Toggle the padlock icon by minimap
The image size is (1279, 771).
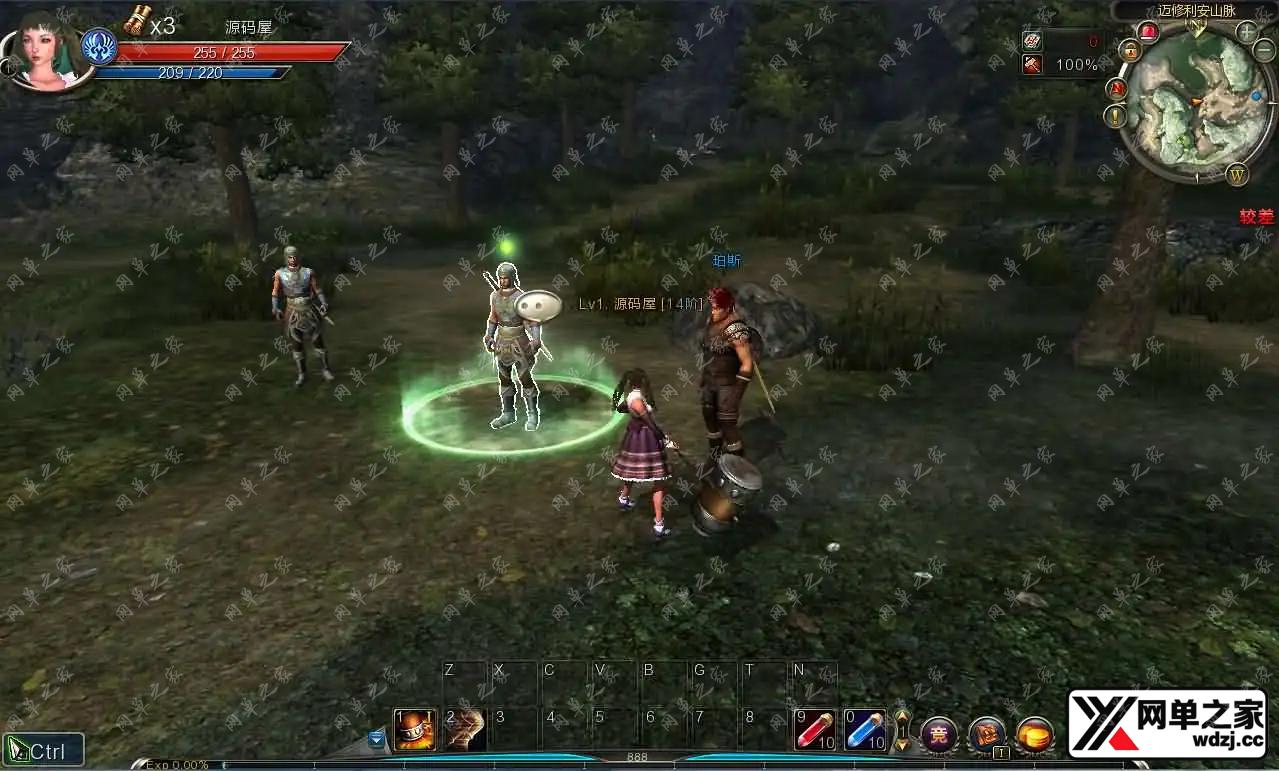[1130, 50]
